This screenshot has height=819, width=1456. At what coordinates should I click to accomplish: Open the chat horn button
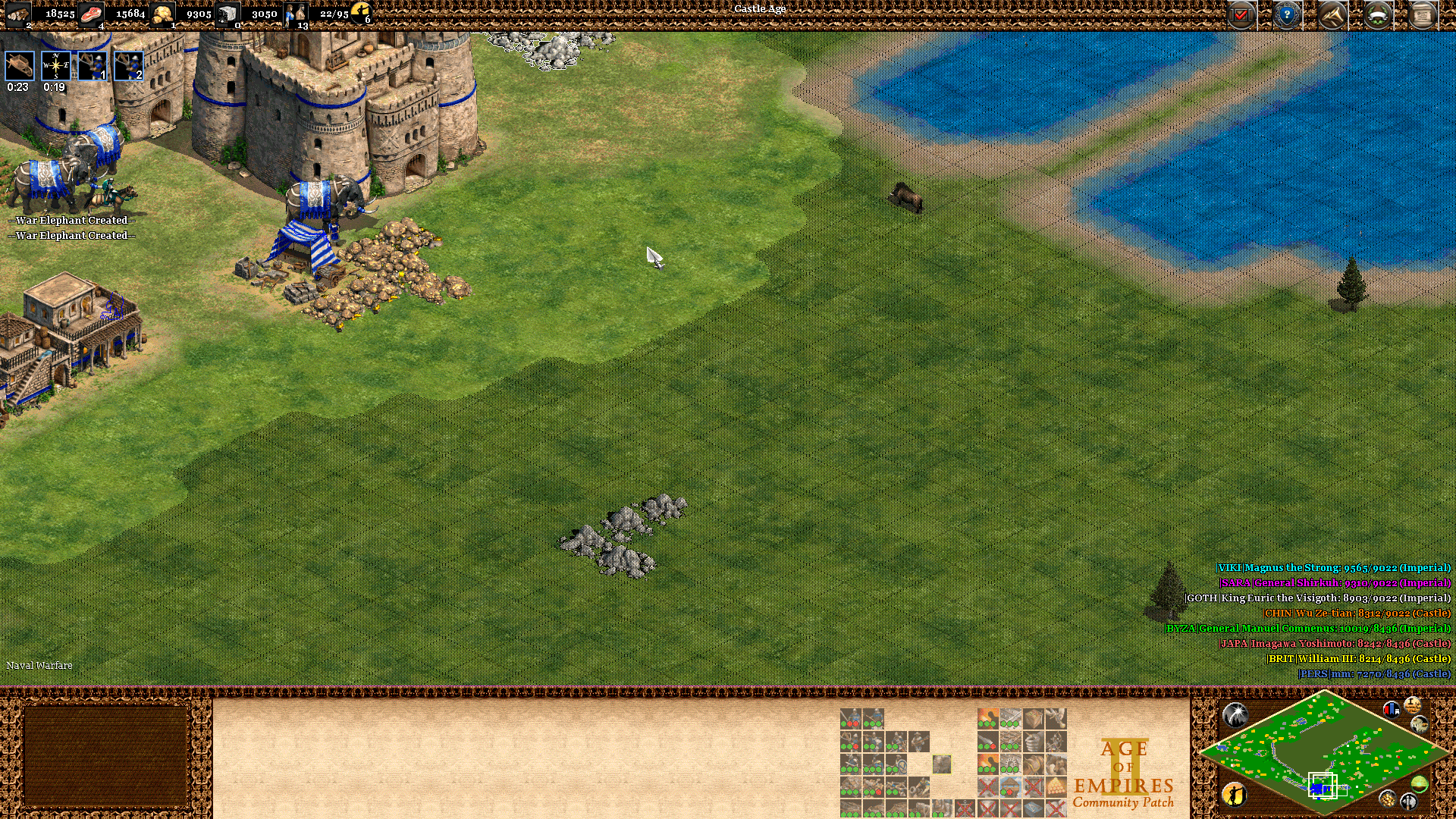[x=1332, y=14]
